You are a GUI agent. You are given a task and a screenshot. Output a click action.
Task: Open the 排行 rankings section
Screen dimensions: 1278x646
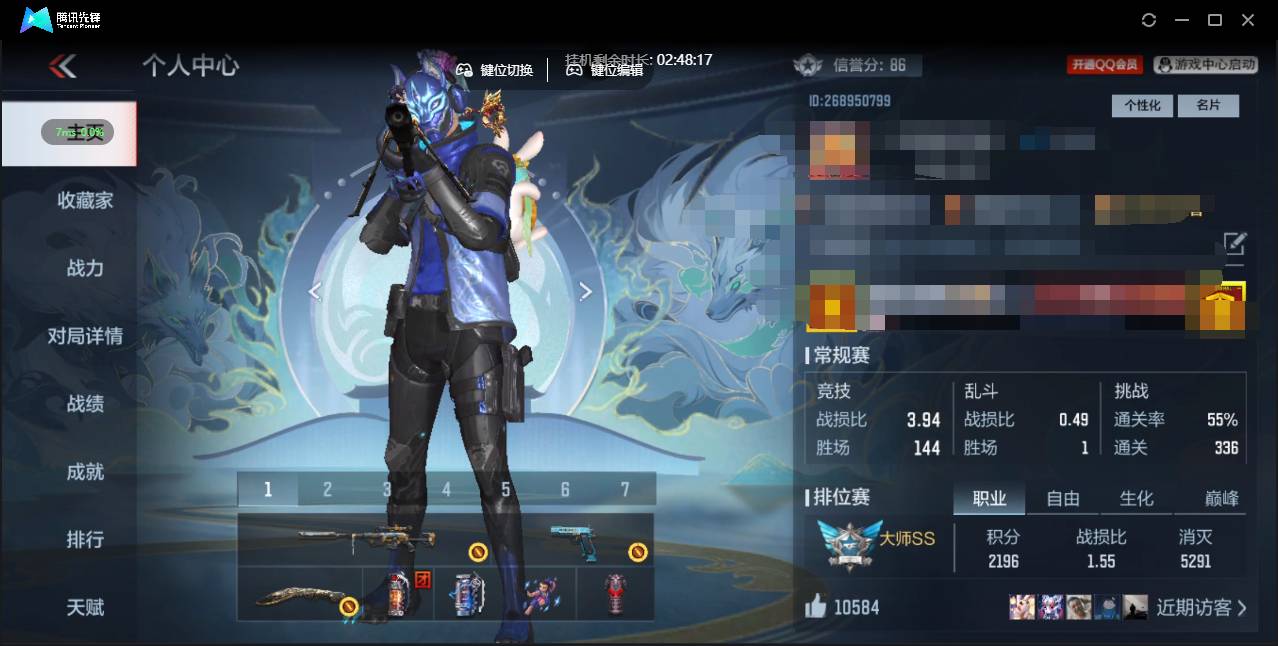[x=85, y=539]
